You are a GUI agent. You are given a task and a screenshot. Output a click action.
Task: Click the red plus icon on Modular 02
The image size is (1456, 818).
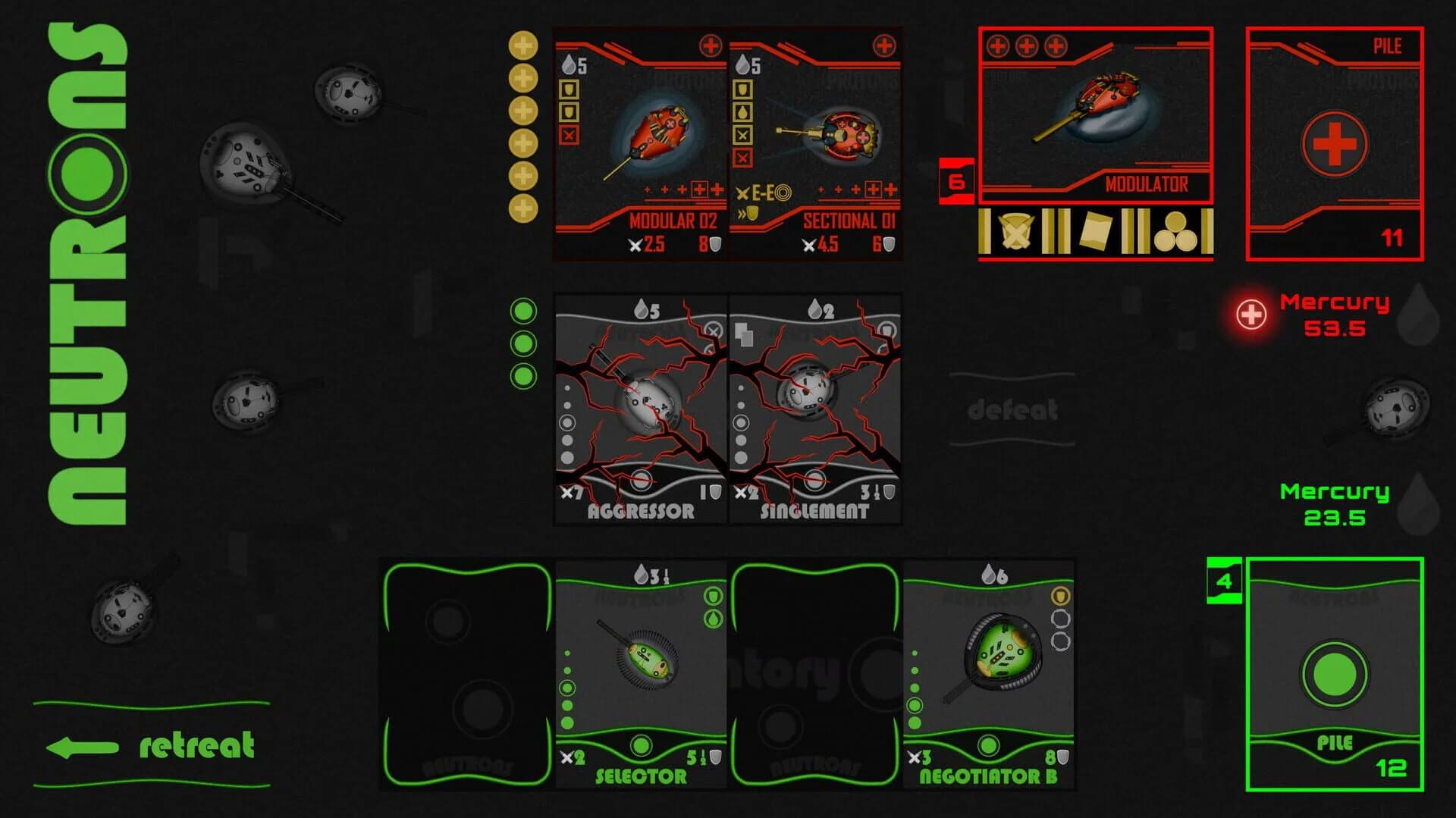(711, 45)
